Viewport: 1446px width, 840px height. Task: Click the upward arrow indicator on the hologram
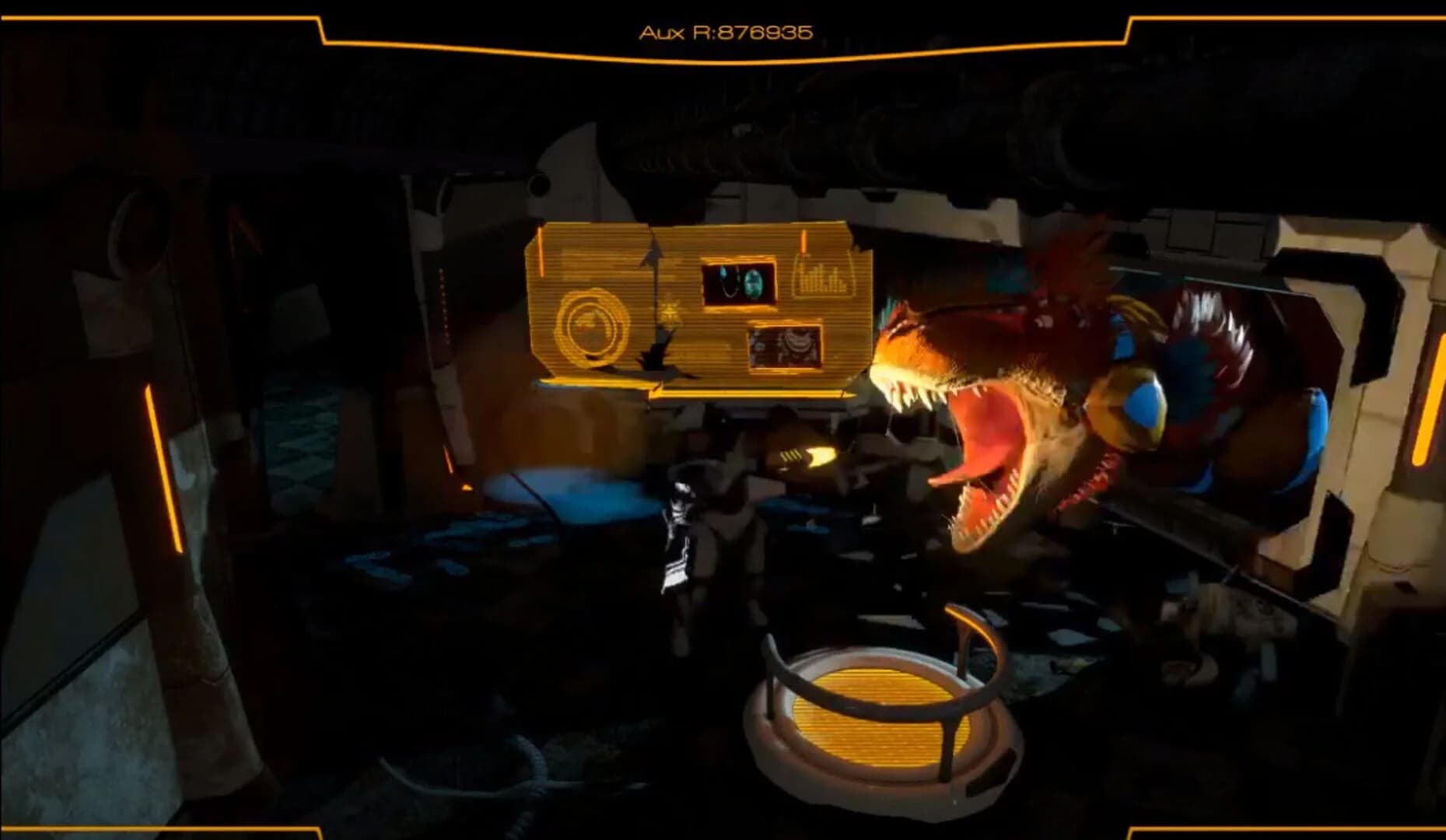point(652,249)
